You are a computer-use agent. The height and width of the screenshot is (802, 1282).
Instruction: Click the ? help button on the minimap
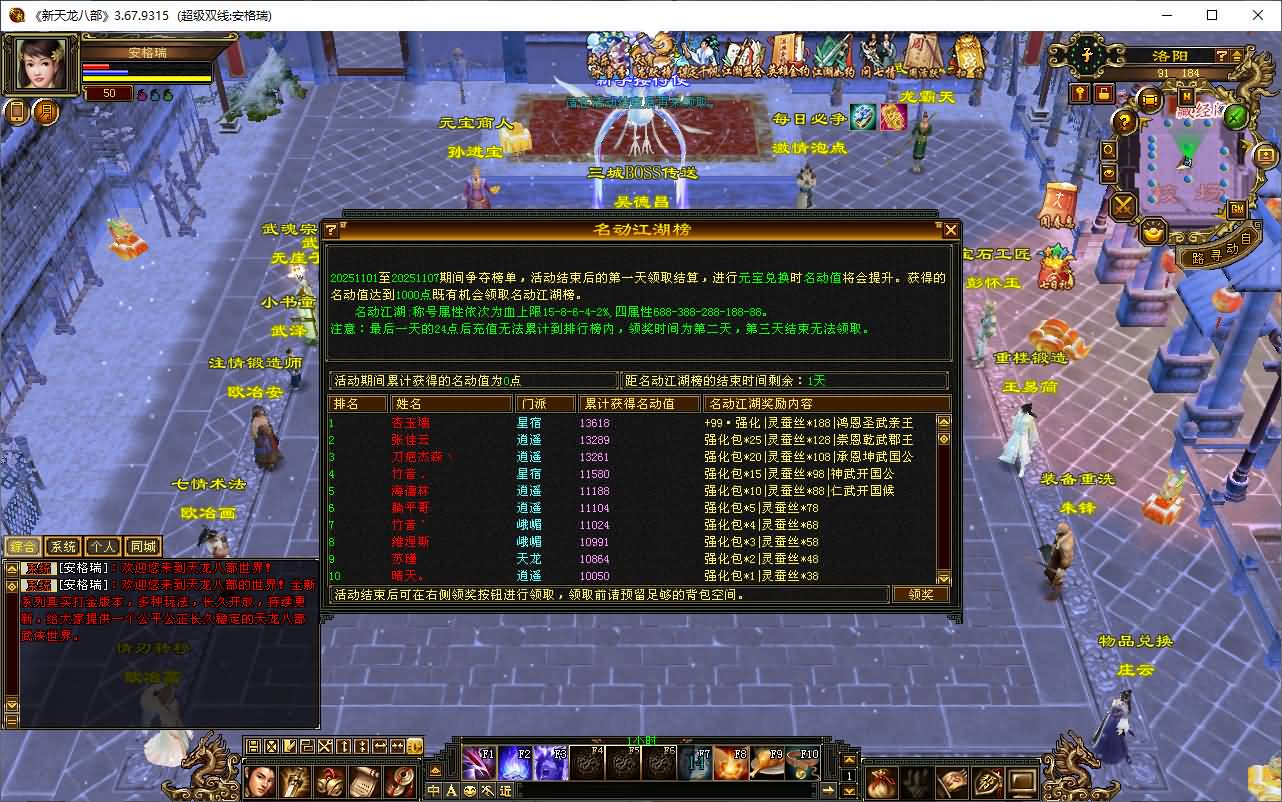click(1221, 55)
